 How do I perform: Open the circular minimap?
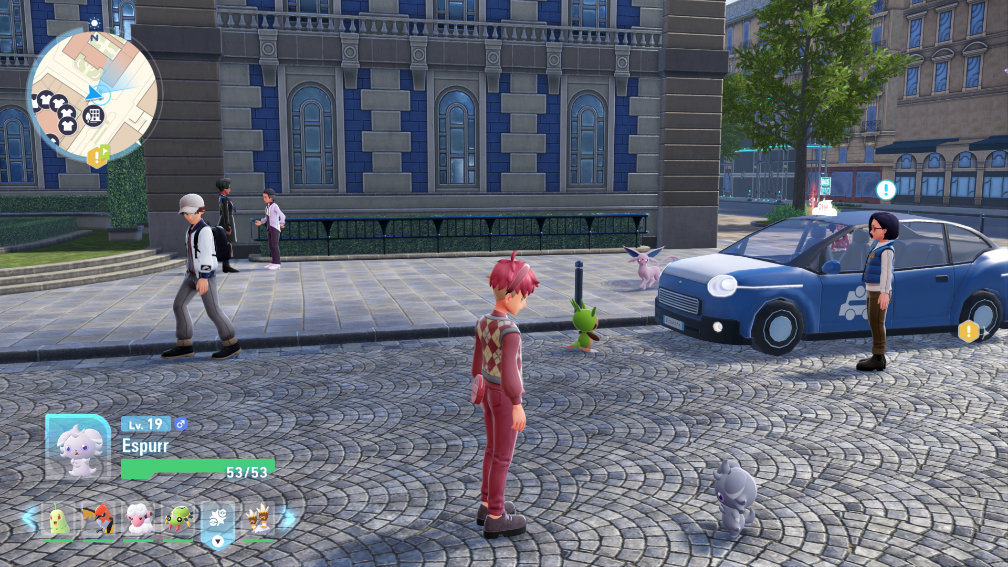(x=92, y=94)
